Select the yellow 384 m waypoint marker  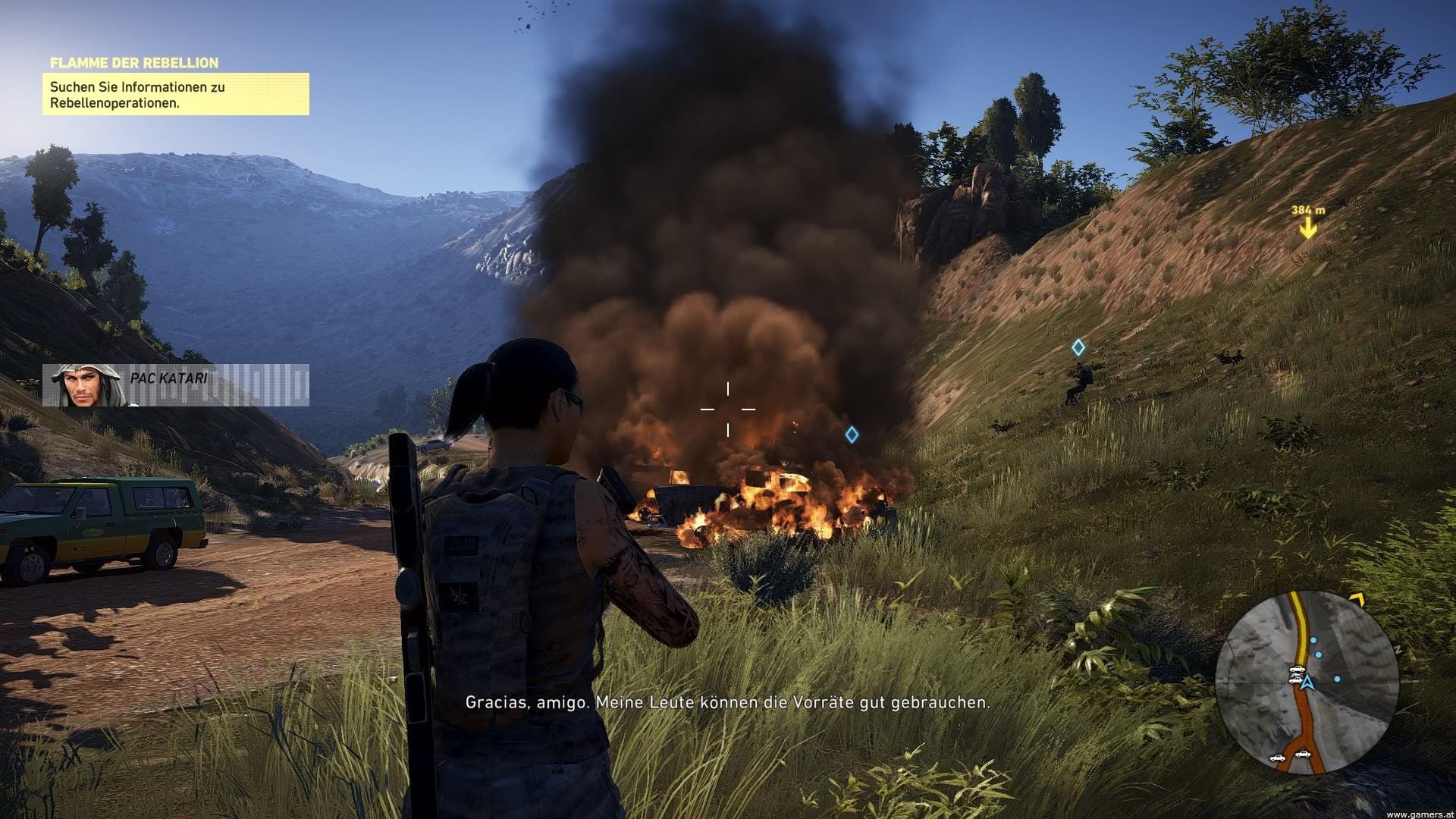[x=1307, y=227]
